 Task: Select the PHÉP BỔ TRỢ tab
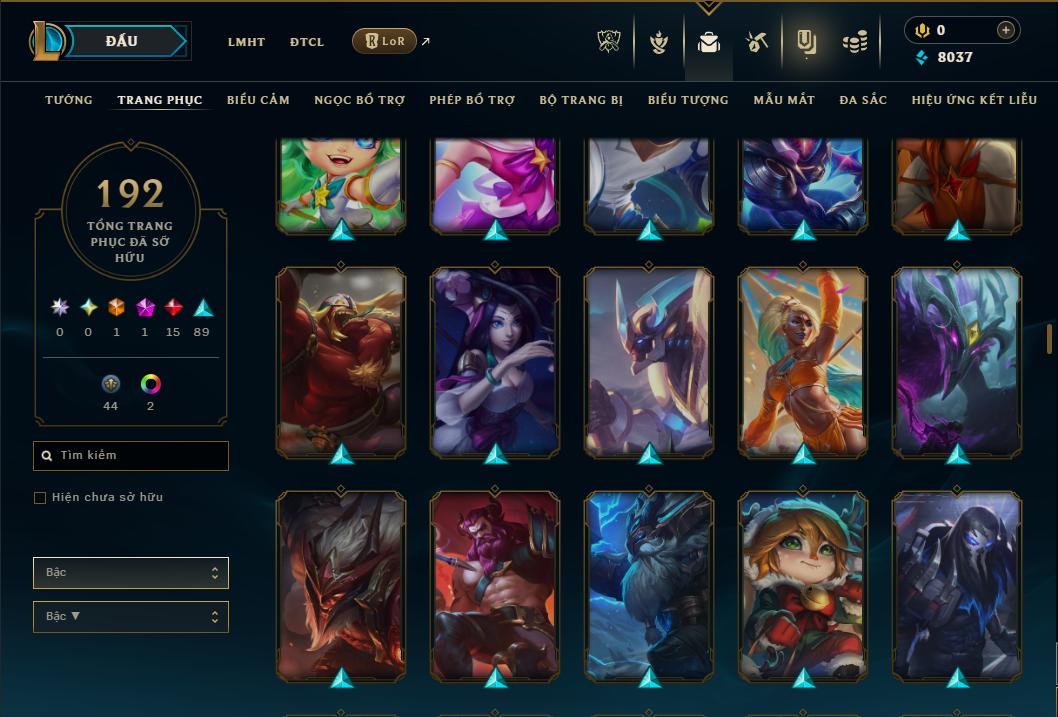tap(472, 100)
